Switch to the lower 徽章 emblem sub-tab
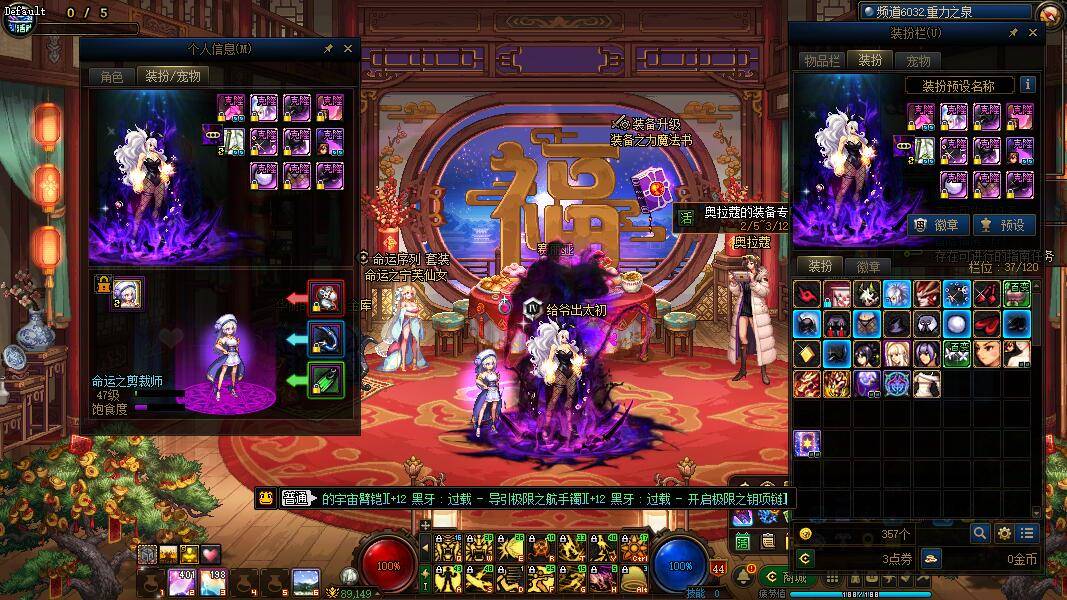 (x=868, y=266)
